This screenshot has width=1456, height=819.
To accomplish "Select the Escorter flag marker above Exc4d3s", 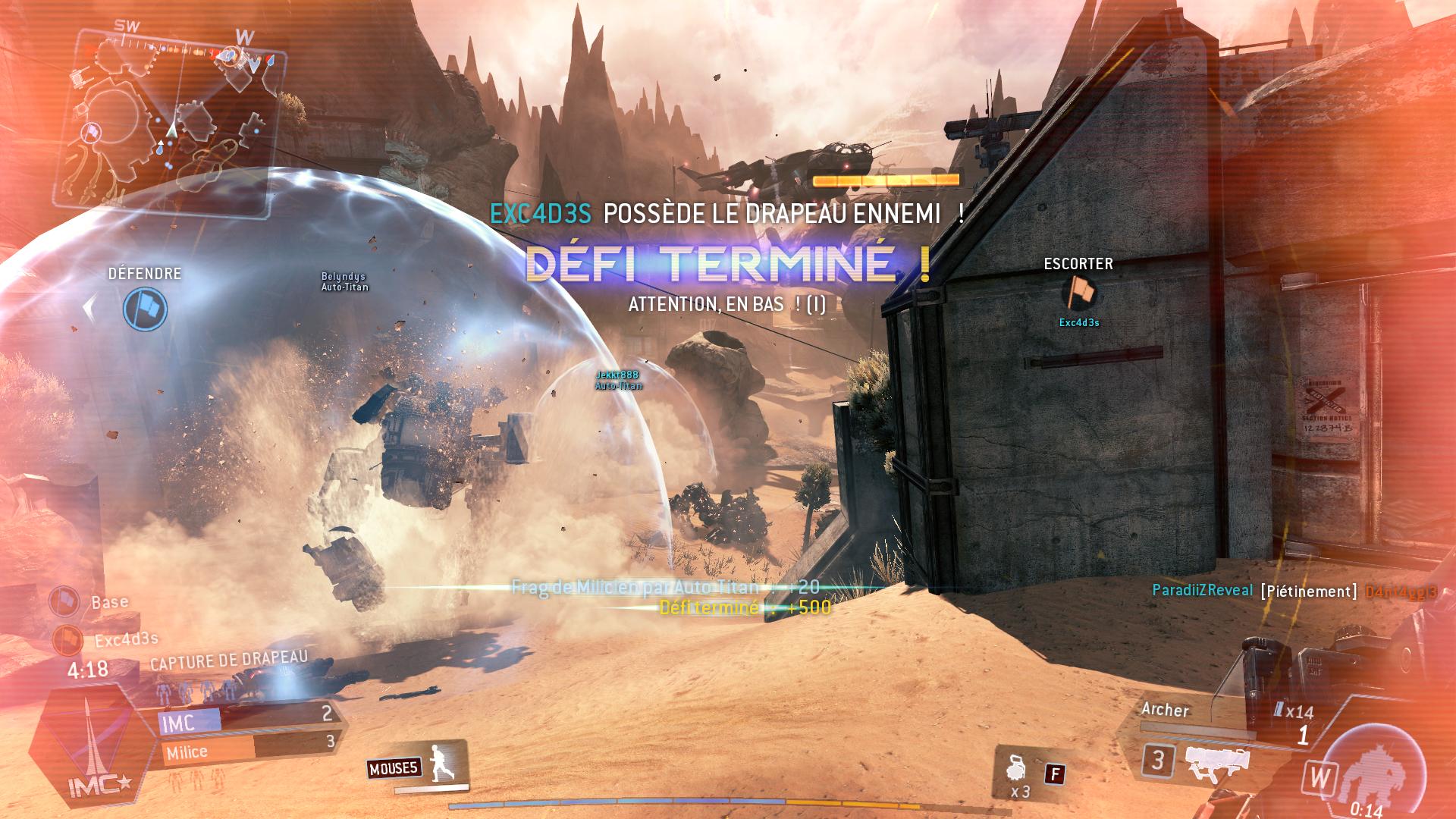I will 1079,293.
